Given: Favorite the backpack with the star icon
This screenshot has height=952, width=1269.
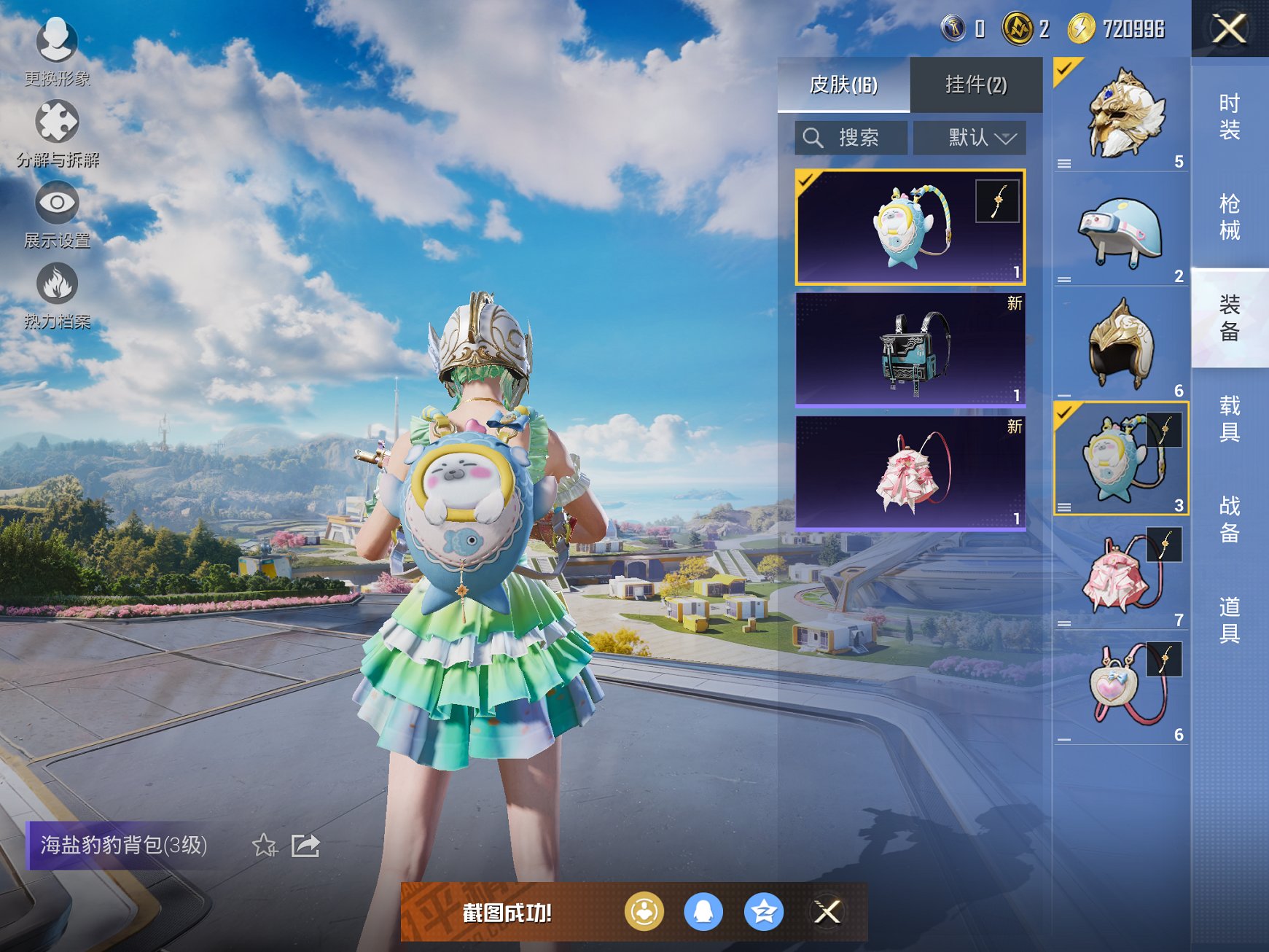Looking at the screenshot, I should coord(265,846).
